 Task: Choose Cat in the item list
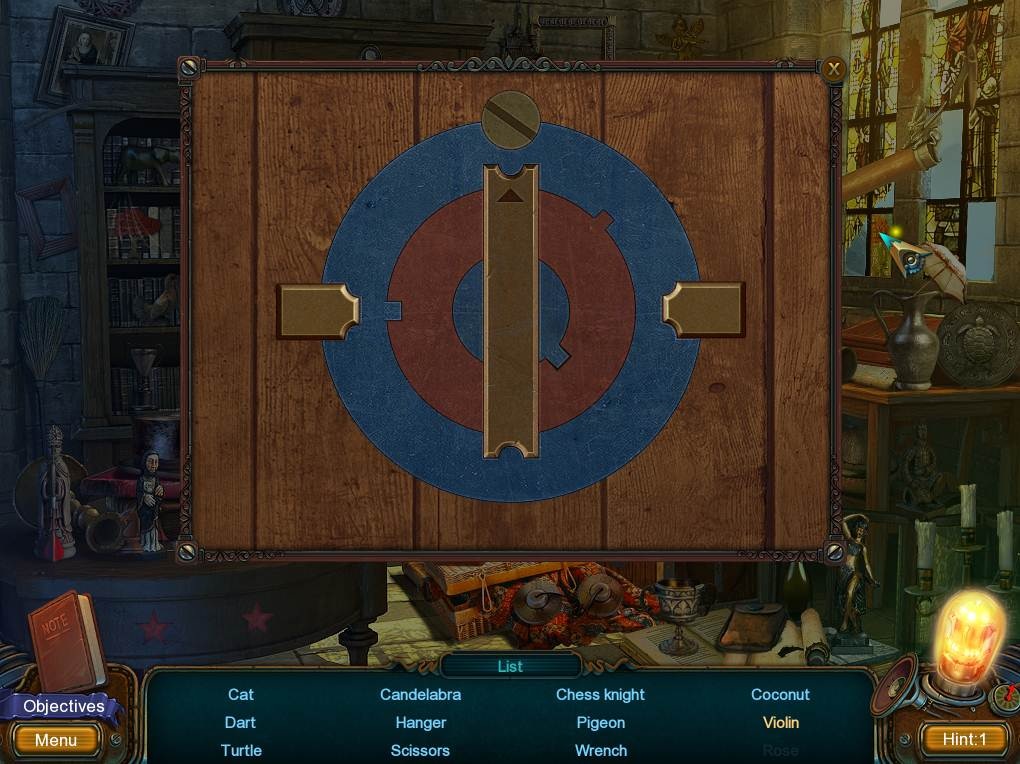click(241, 694)
